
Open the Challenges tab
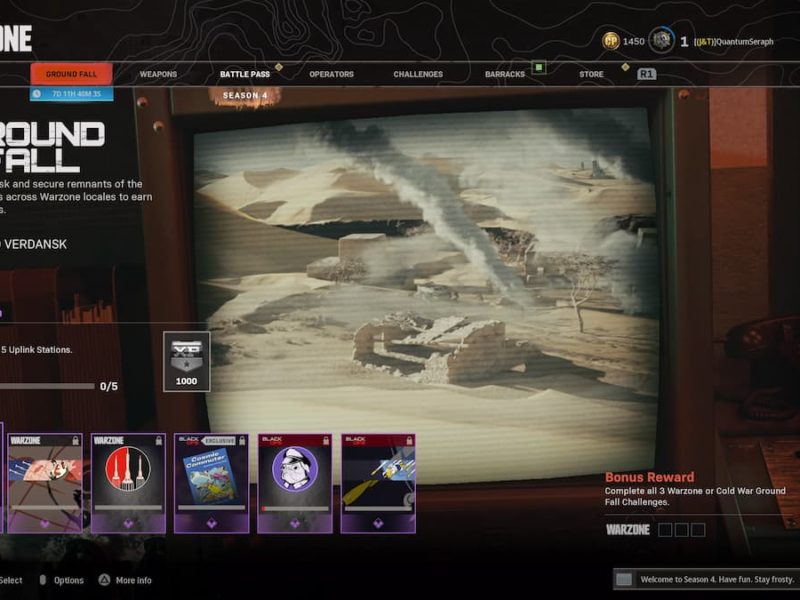(x=418, y=74)
